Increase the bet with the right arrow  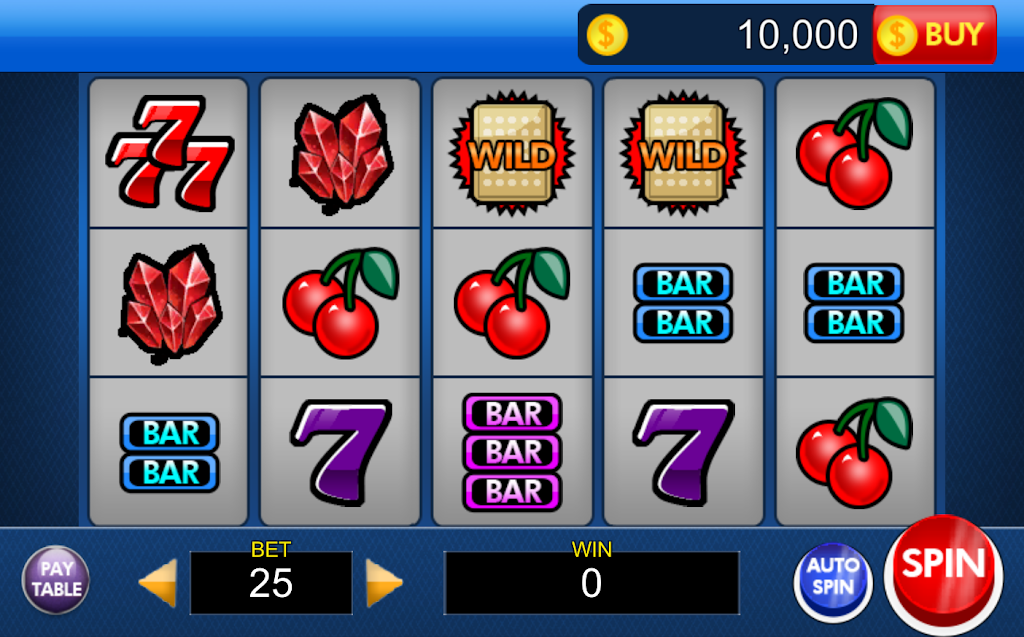pos(383,582)
